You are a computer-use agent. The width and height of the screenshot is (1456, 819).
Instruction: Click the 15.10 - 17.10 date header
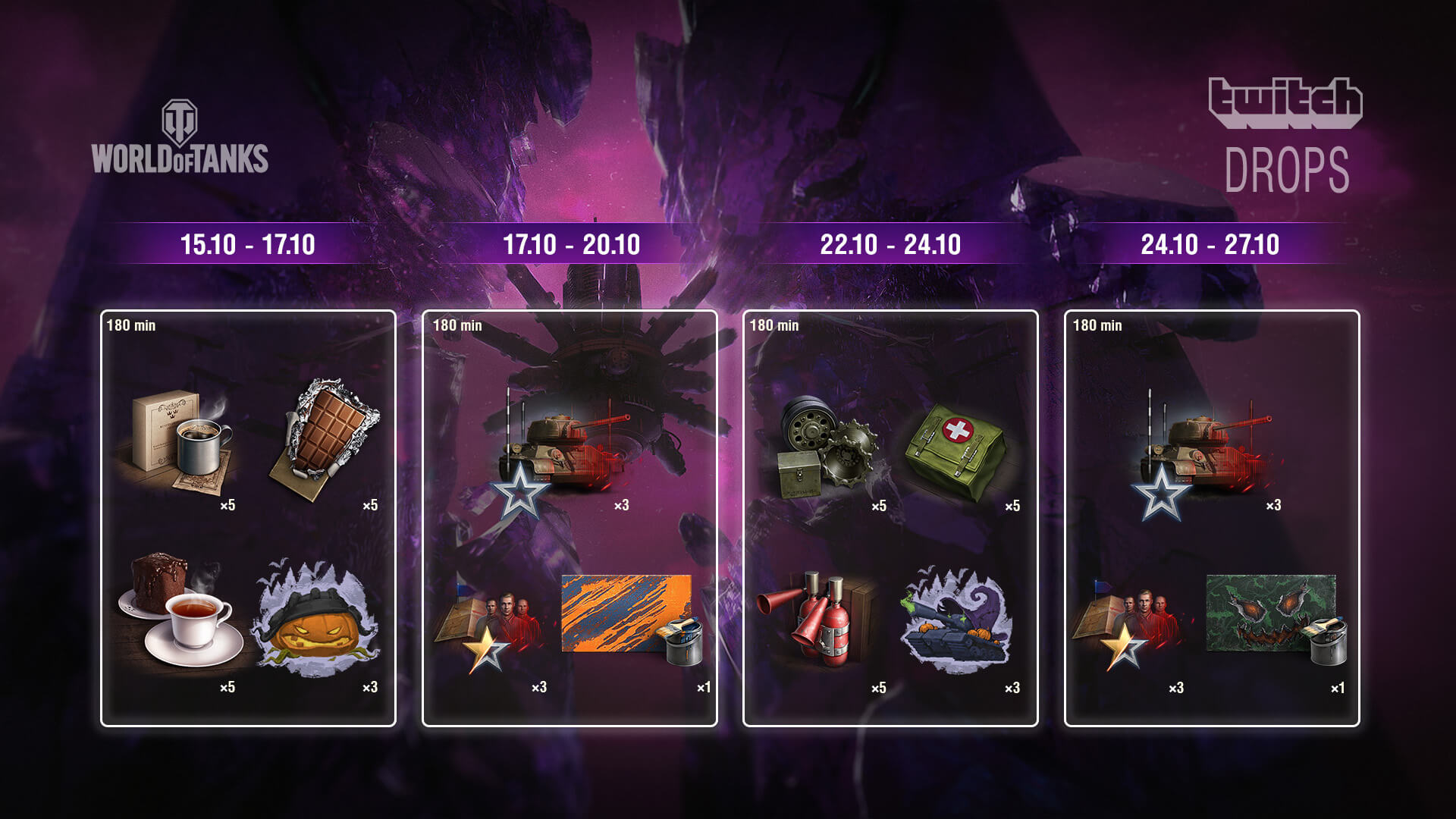247,244
